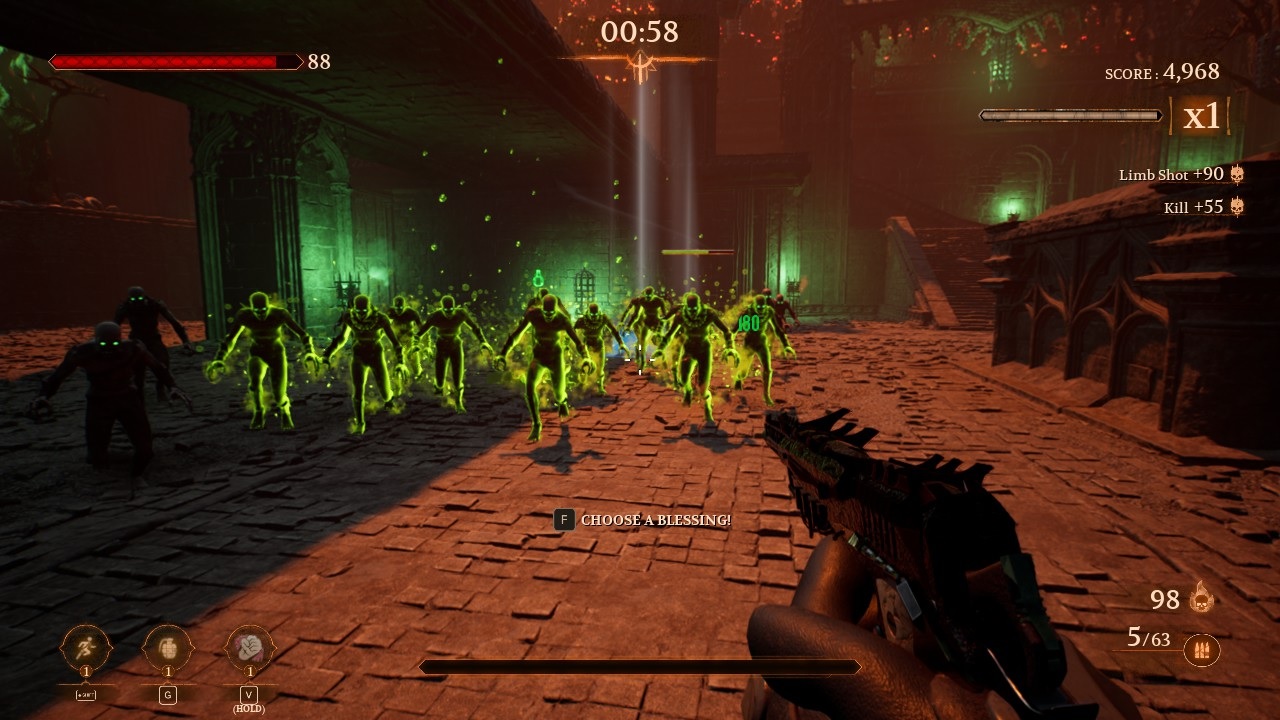Click the skull icon beside Kill +55
Screen dimensions: 1280x720
click(1238, 207)
